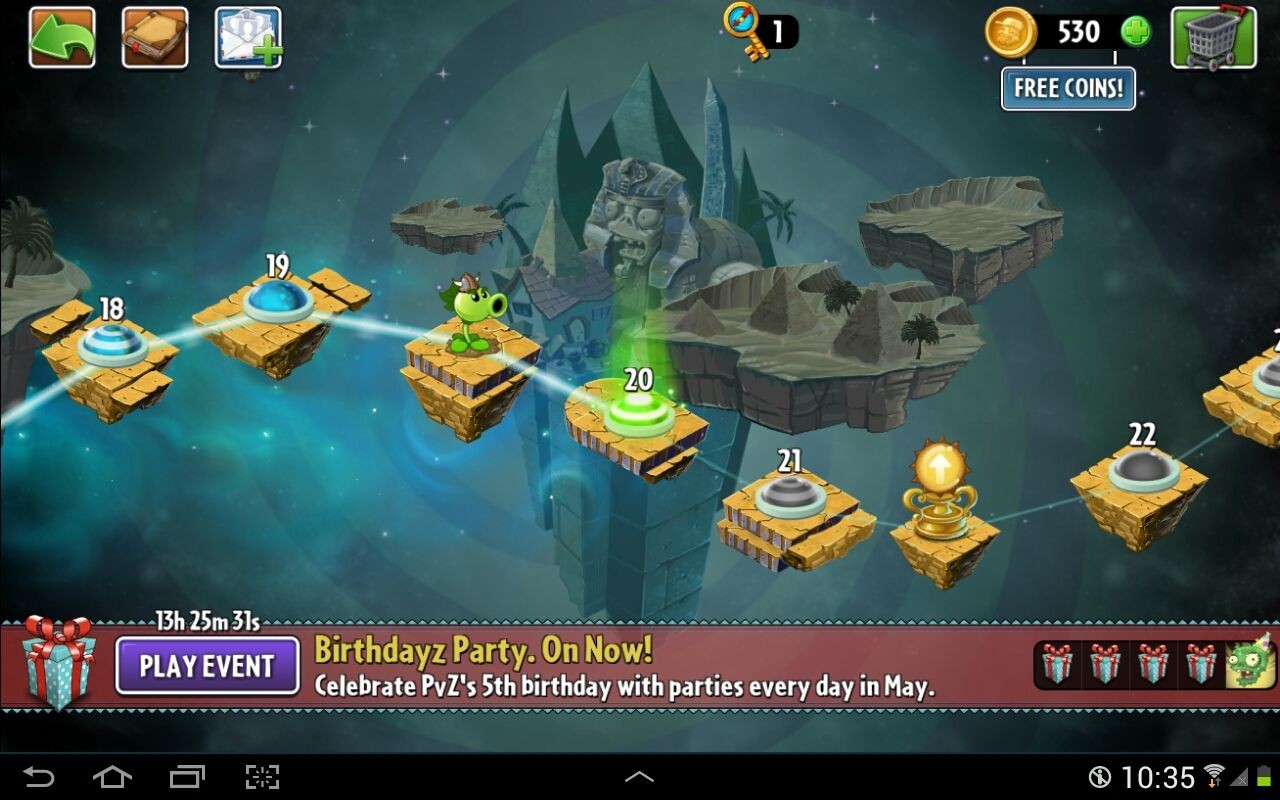The height and width of the screenshot is (800, 1280).
Task: Tap the world key counter
Action: tap(760, 30)
